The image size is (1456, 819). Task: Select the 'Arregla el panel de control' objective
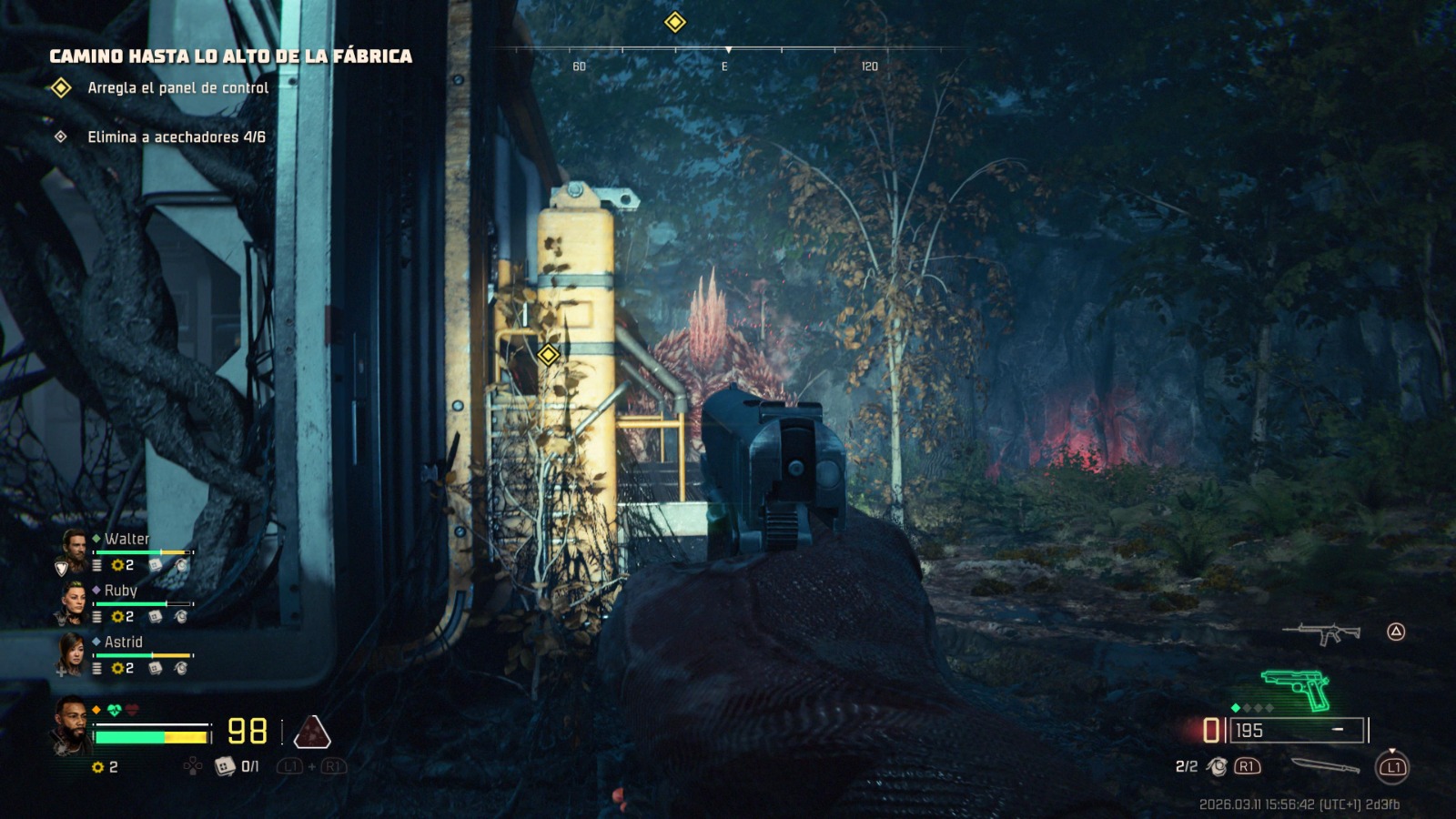(177, 88)
